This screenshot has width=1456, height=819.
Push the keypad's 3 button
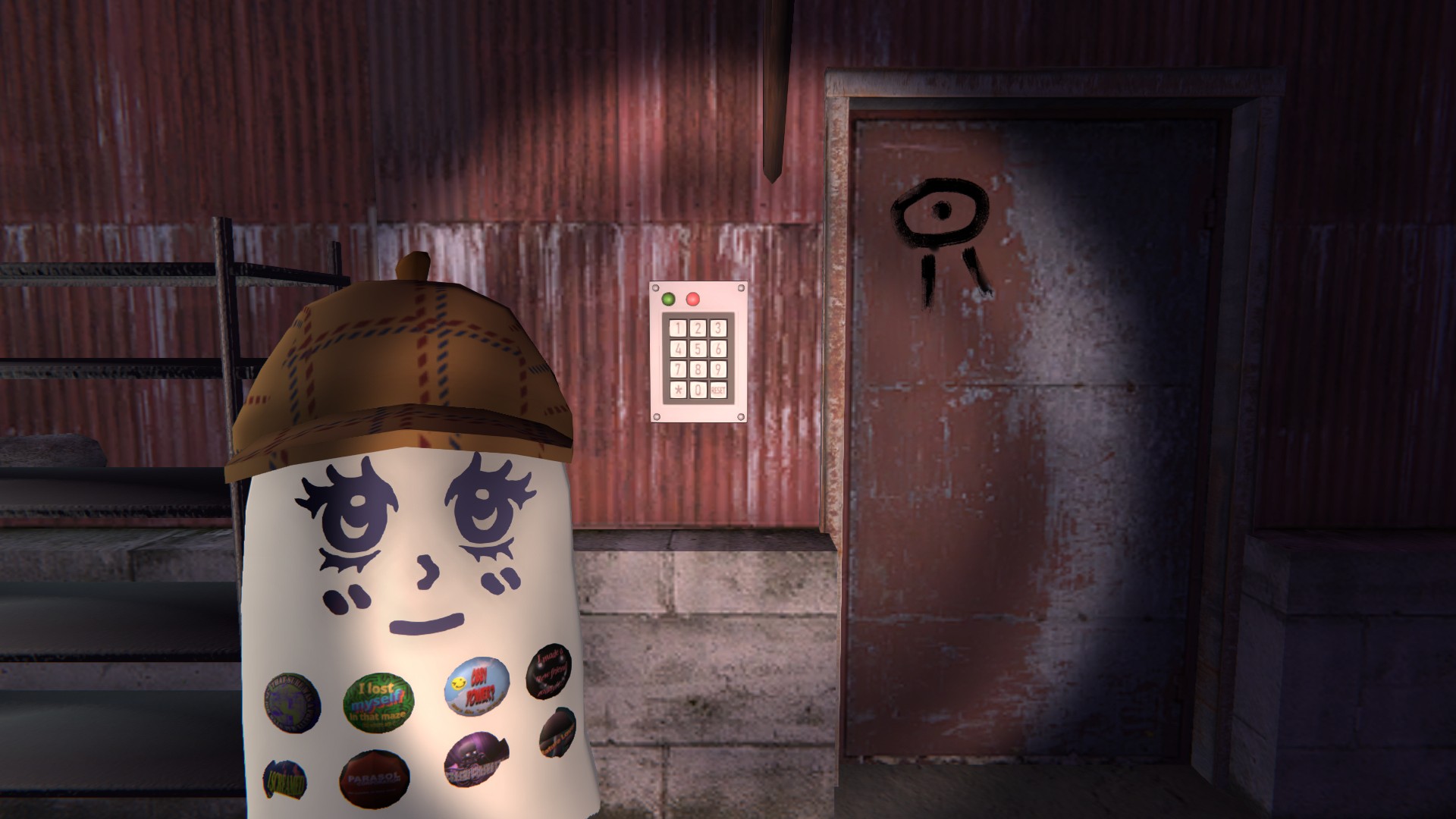(x=717, y=328)
